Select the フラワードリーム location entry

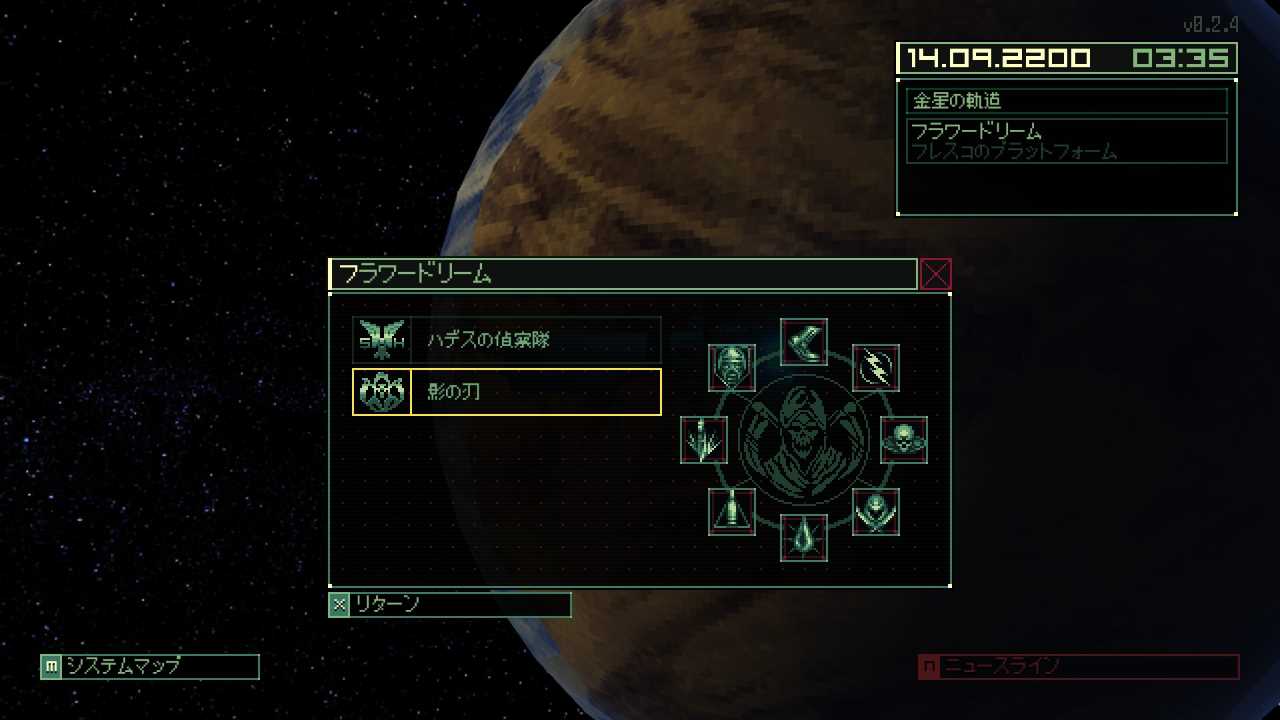(1067, 141)
